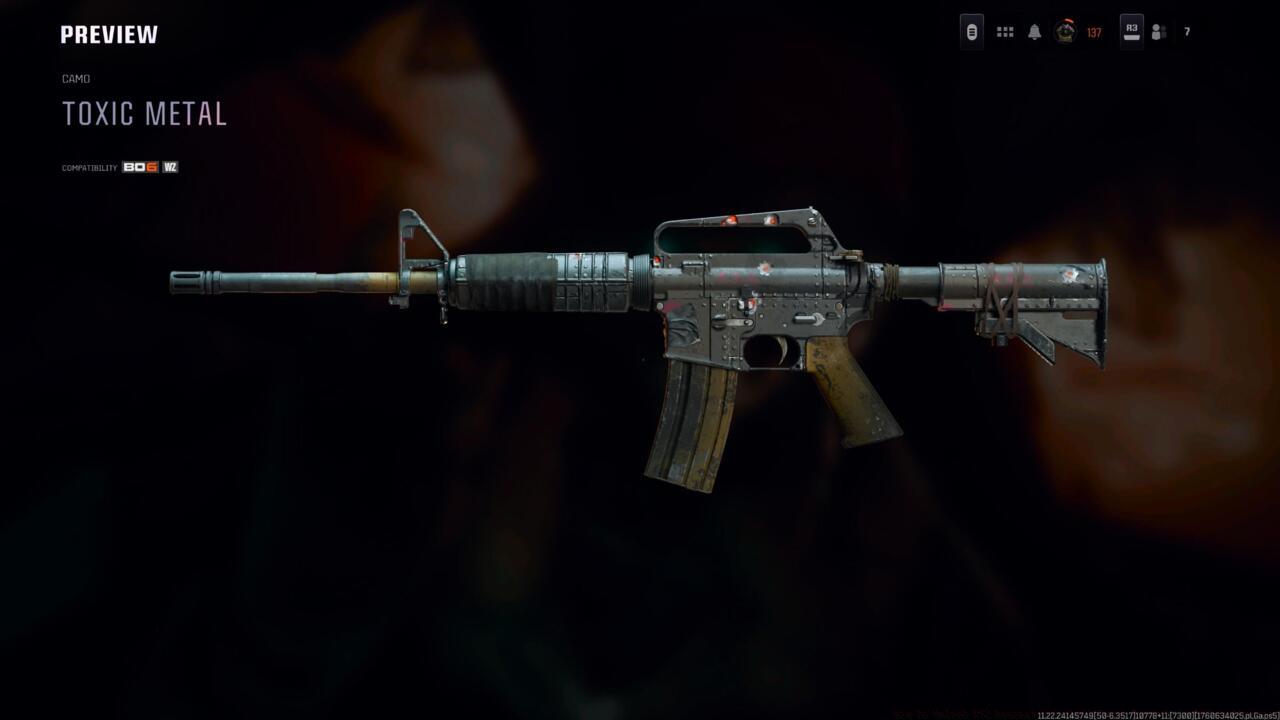The width and height of the screenshot is (1280, 720).
Task: Open the social friends icon
Action: pyautogui.click(x=1160, y=31)
